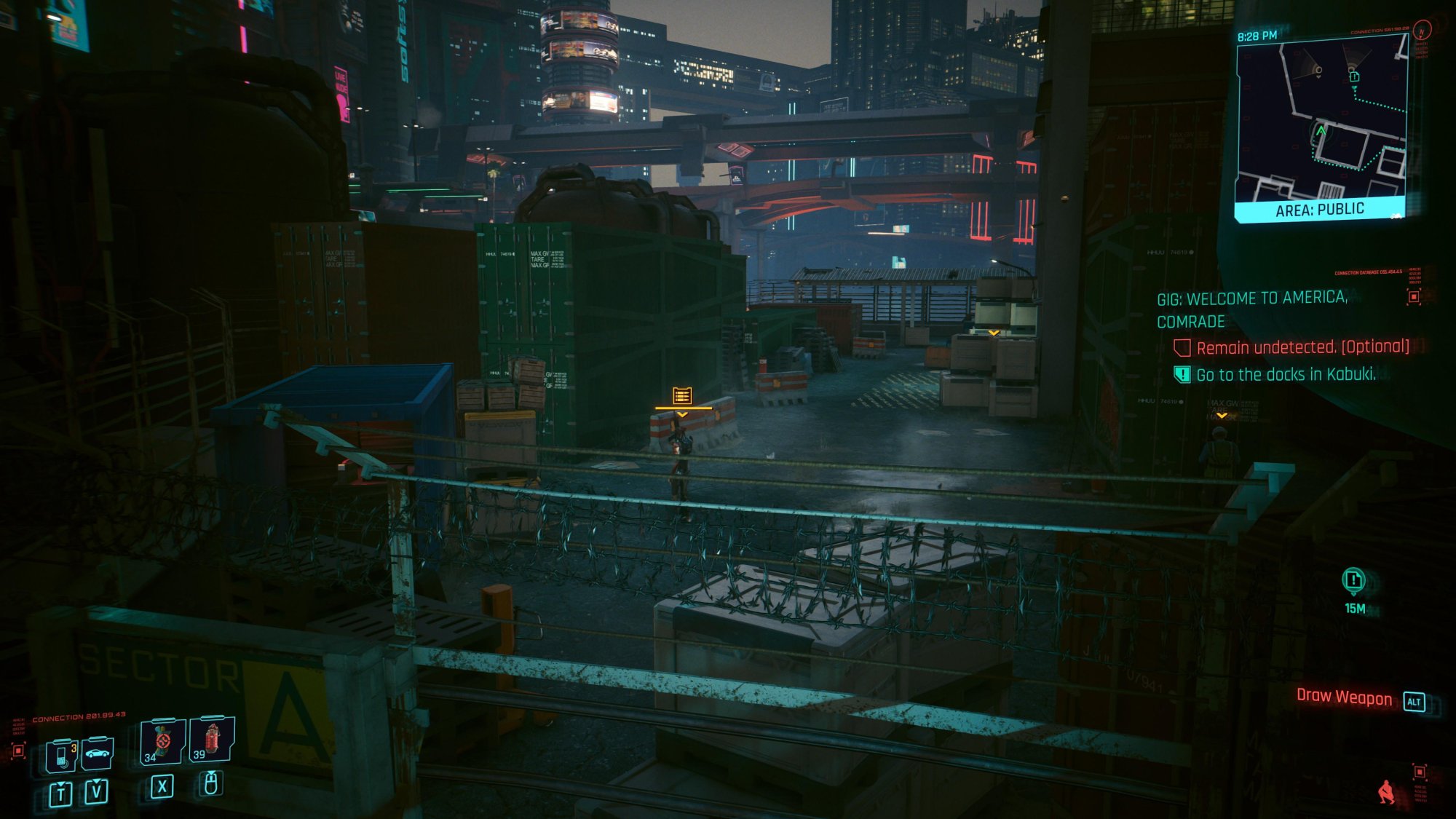The width and height of the screenshot is (1456, 819).
Task: Track the Go to the docks in Kabuki objective
Action: [x=1286, y=375]
